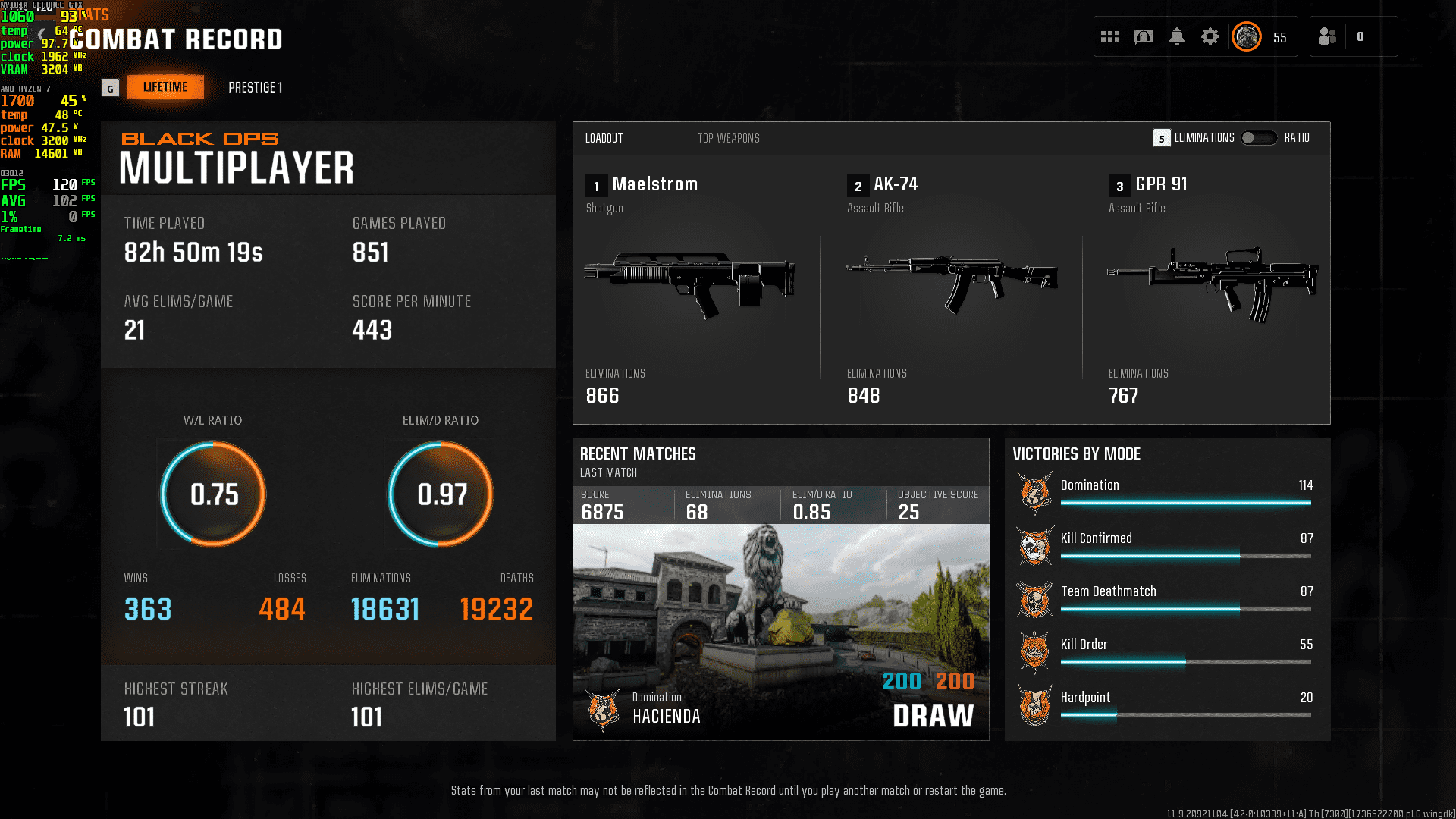Open the Top Weapons tab
The height and width of the screenshot is (819, 1456).
tap(728, 138)
